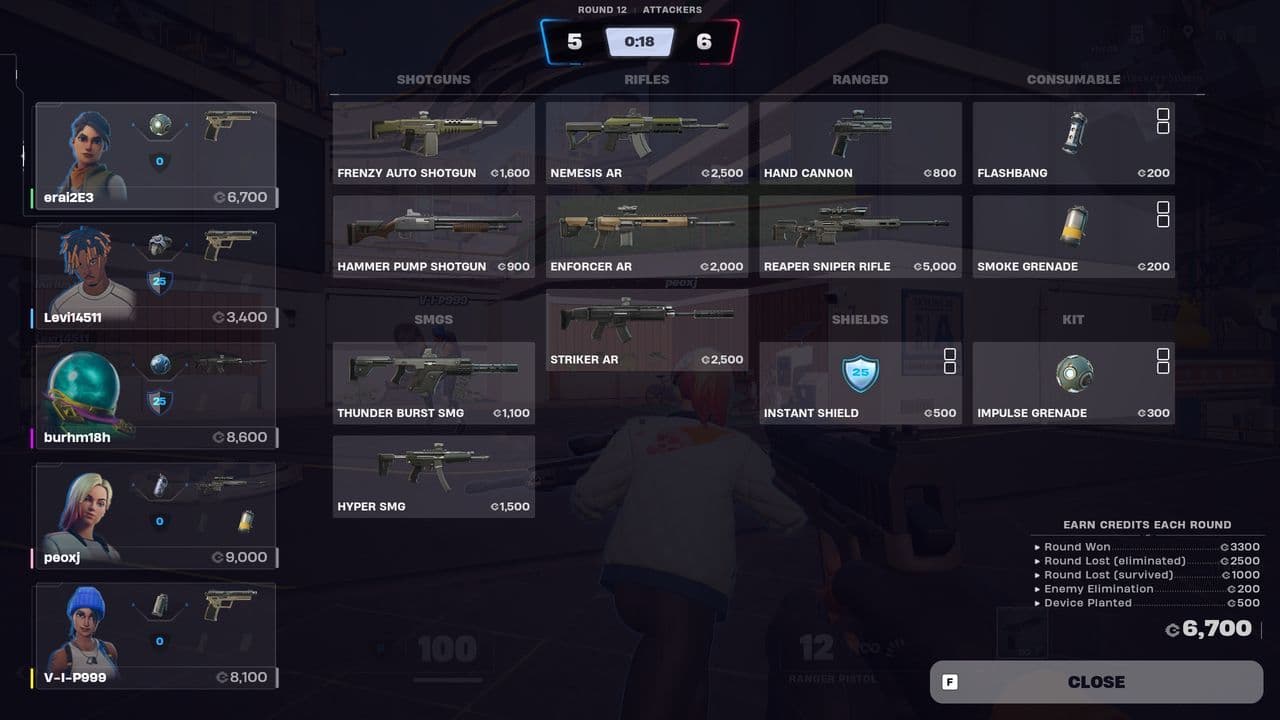Screen dimensions: 1280x720
Task: Select the Instant Shield icon
Action: 860,375
